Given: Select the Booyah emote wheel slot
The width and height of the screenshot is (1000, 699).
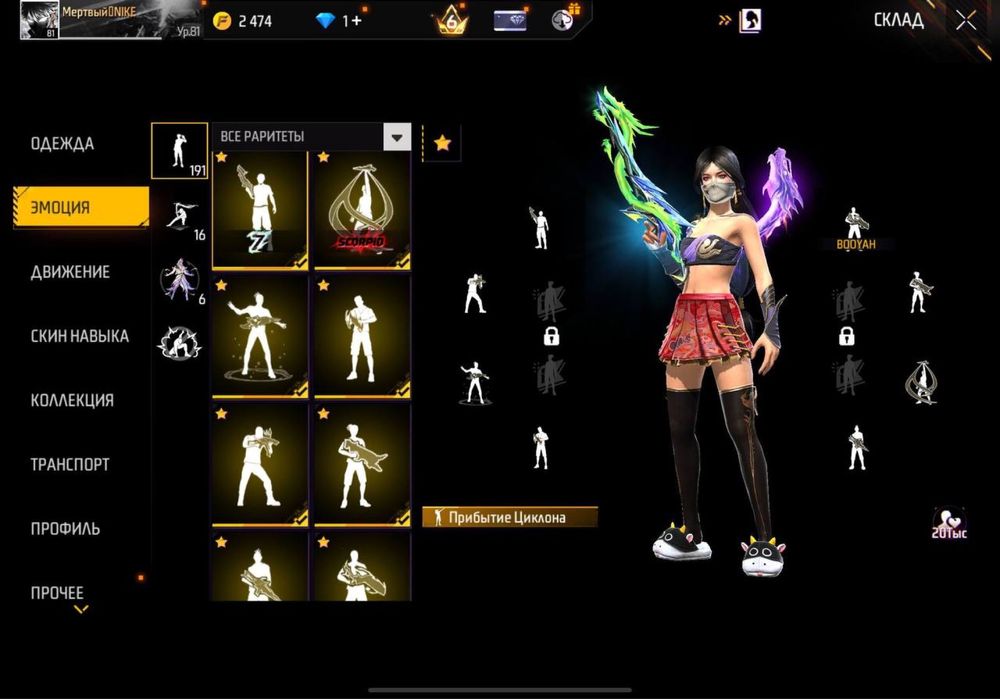Looking at the screenshot, I should pyautogui.click(x=856, y=229).
